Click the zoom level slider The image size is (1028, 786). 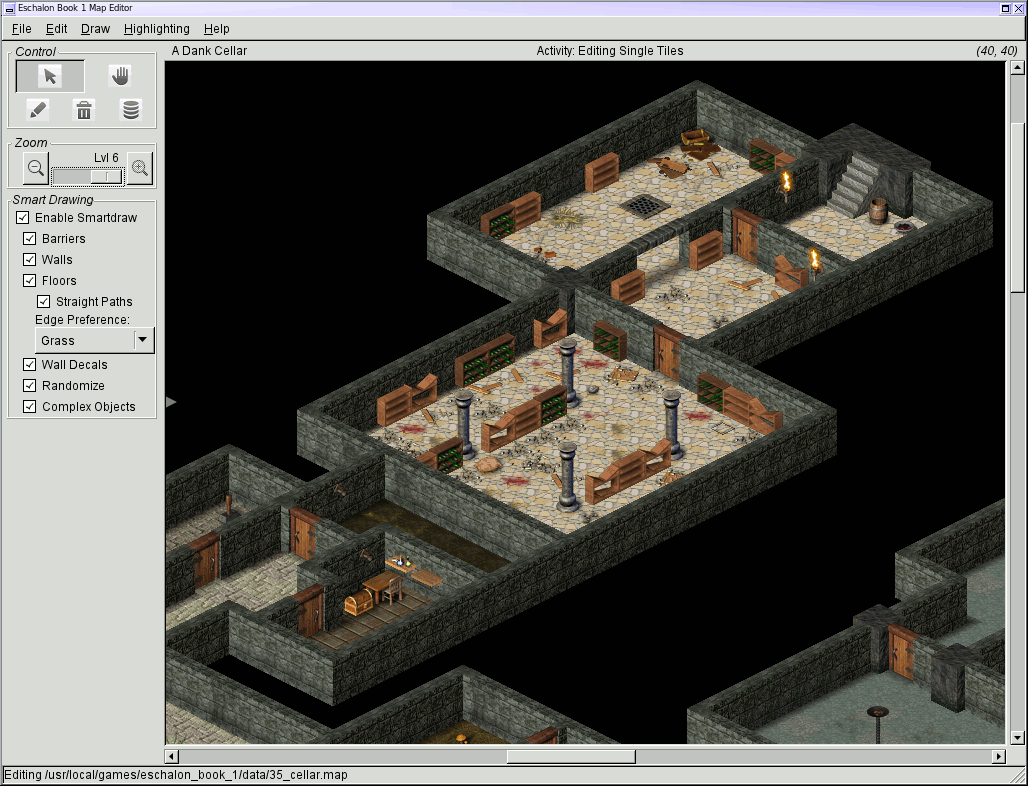point(88,176)
